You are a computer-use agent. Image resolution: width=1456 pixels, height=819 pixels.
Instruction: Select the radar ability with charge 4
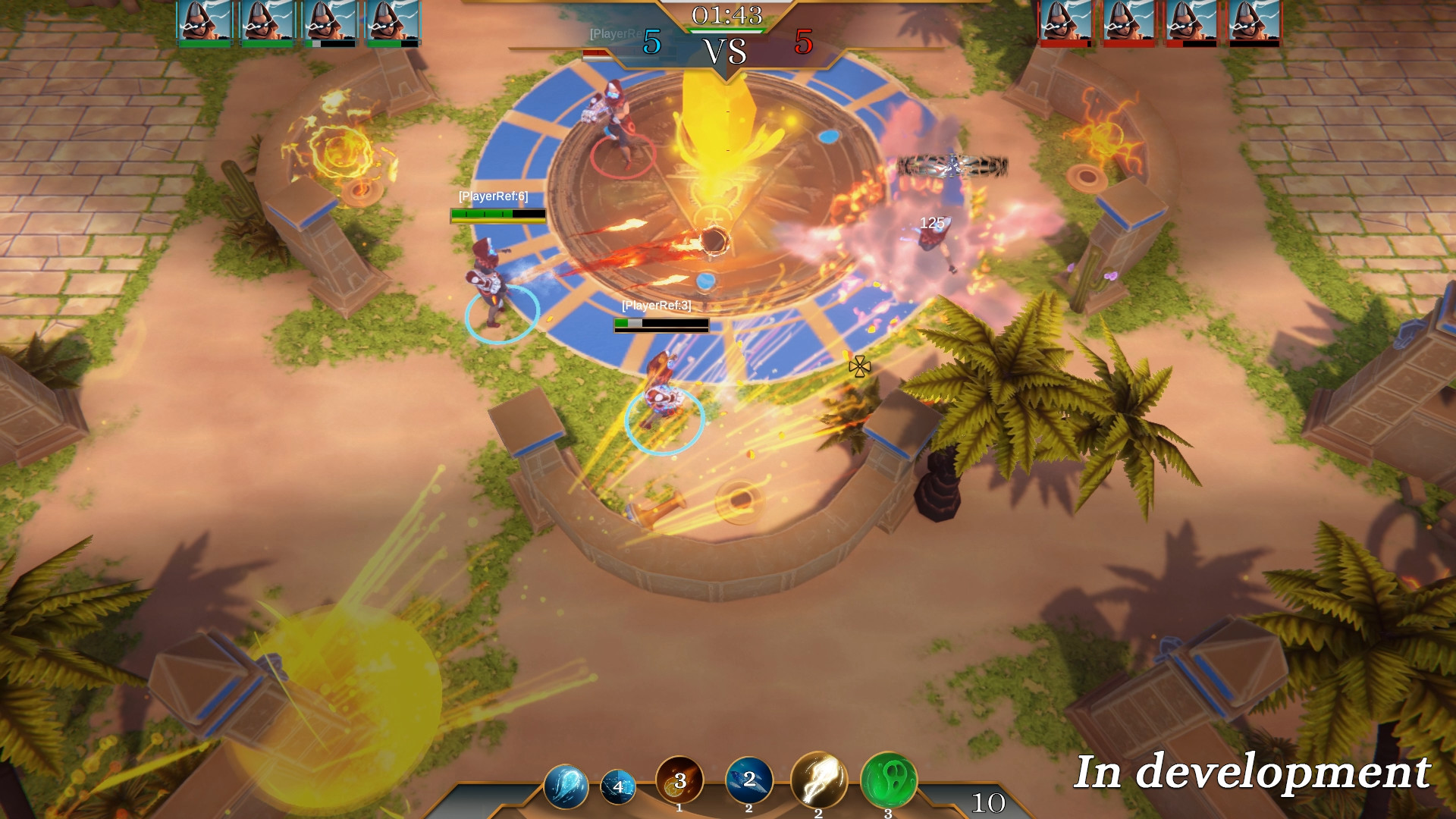[619, 787]
